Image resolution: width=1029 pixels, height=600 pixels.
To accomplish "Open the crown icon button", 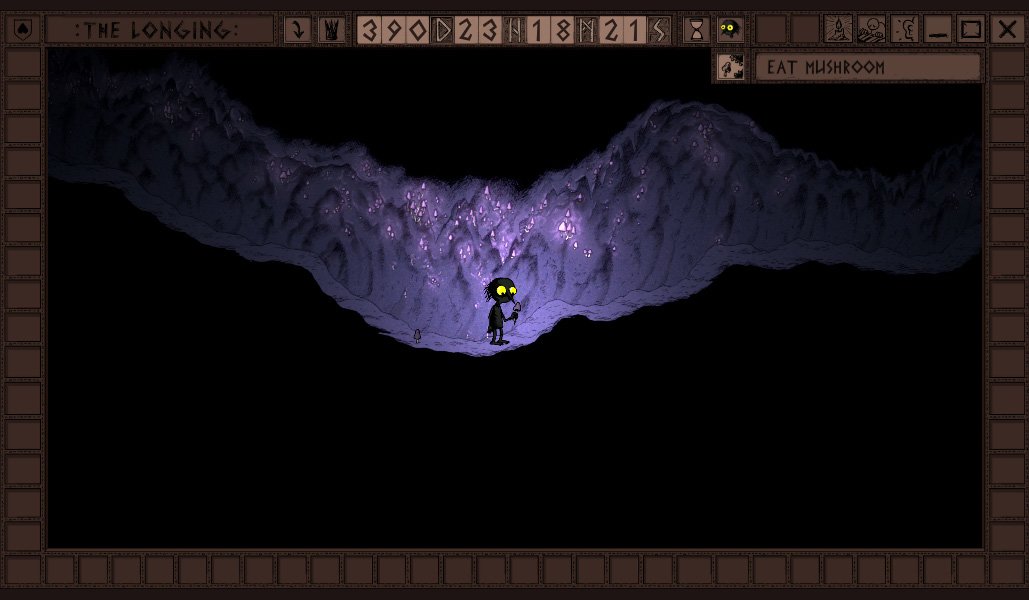I will (331, 30).
